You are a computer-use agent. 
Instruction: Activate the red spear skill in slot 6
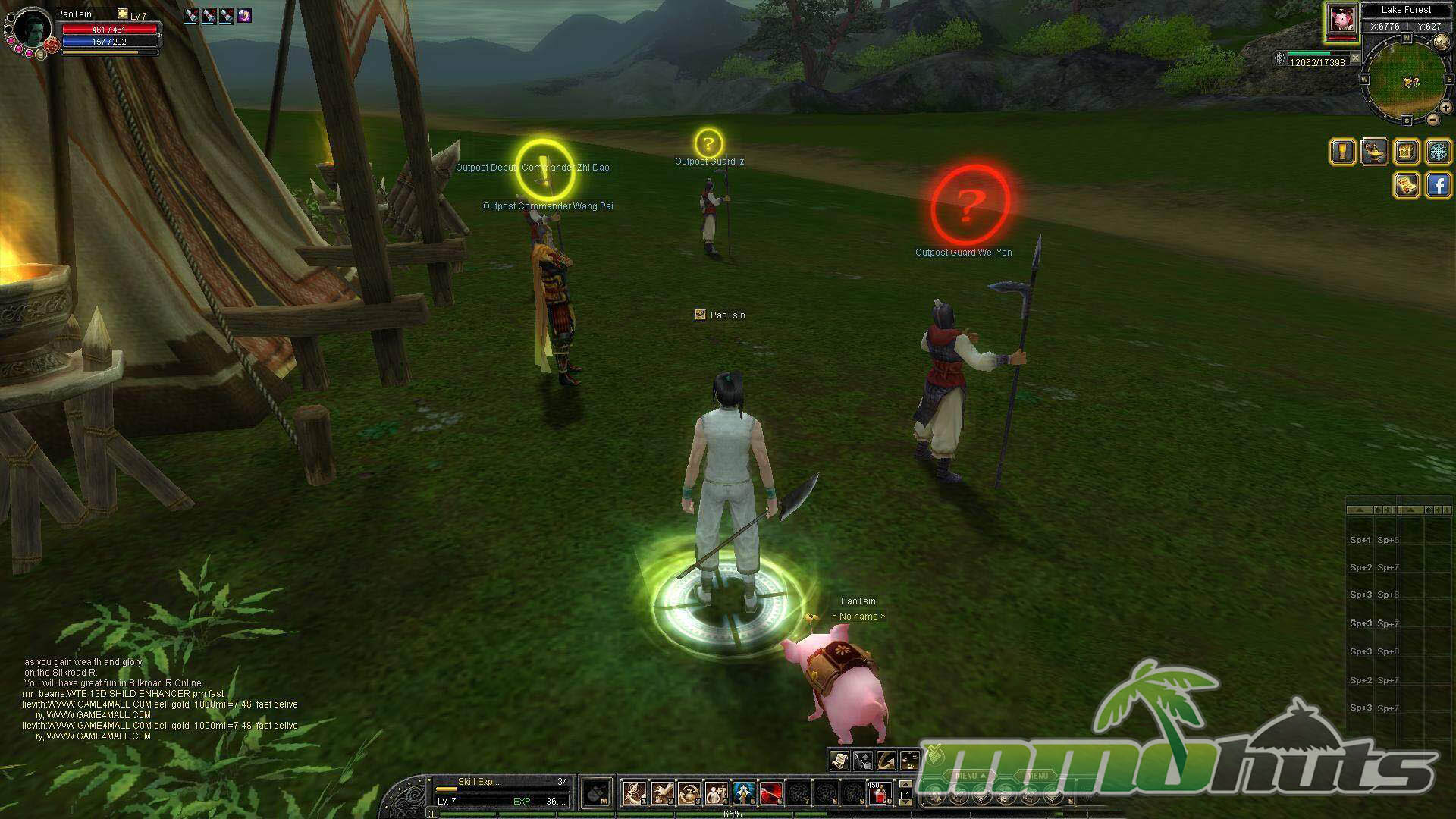[771, 793]
